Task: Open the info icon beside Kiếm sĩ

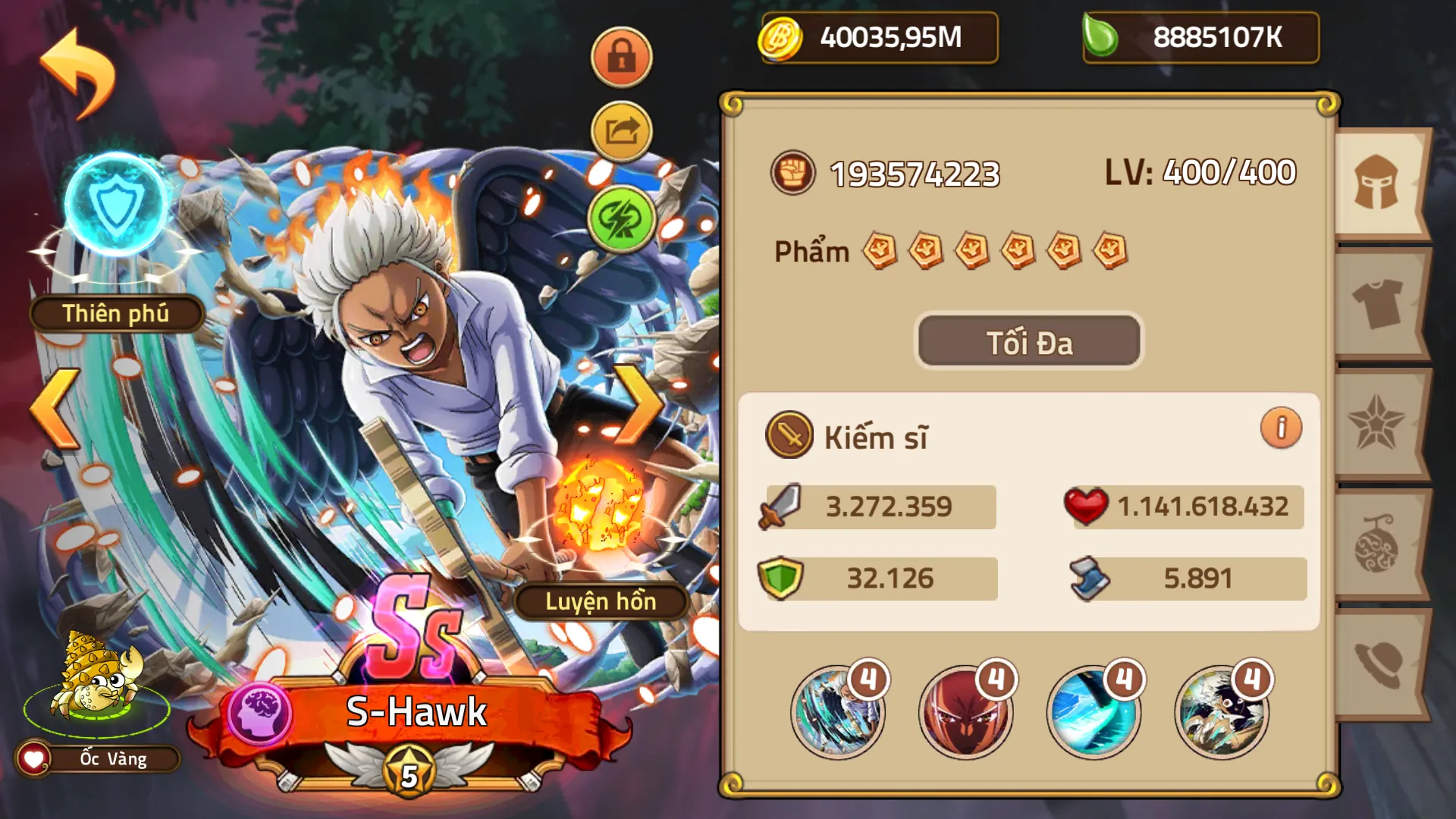Action: click(x=1280, y=427)
